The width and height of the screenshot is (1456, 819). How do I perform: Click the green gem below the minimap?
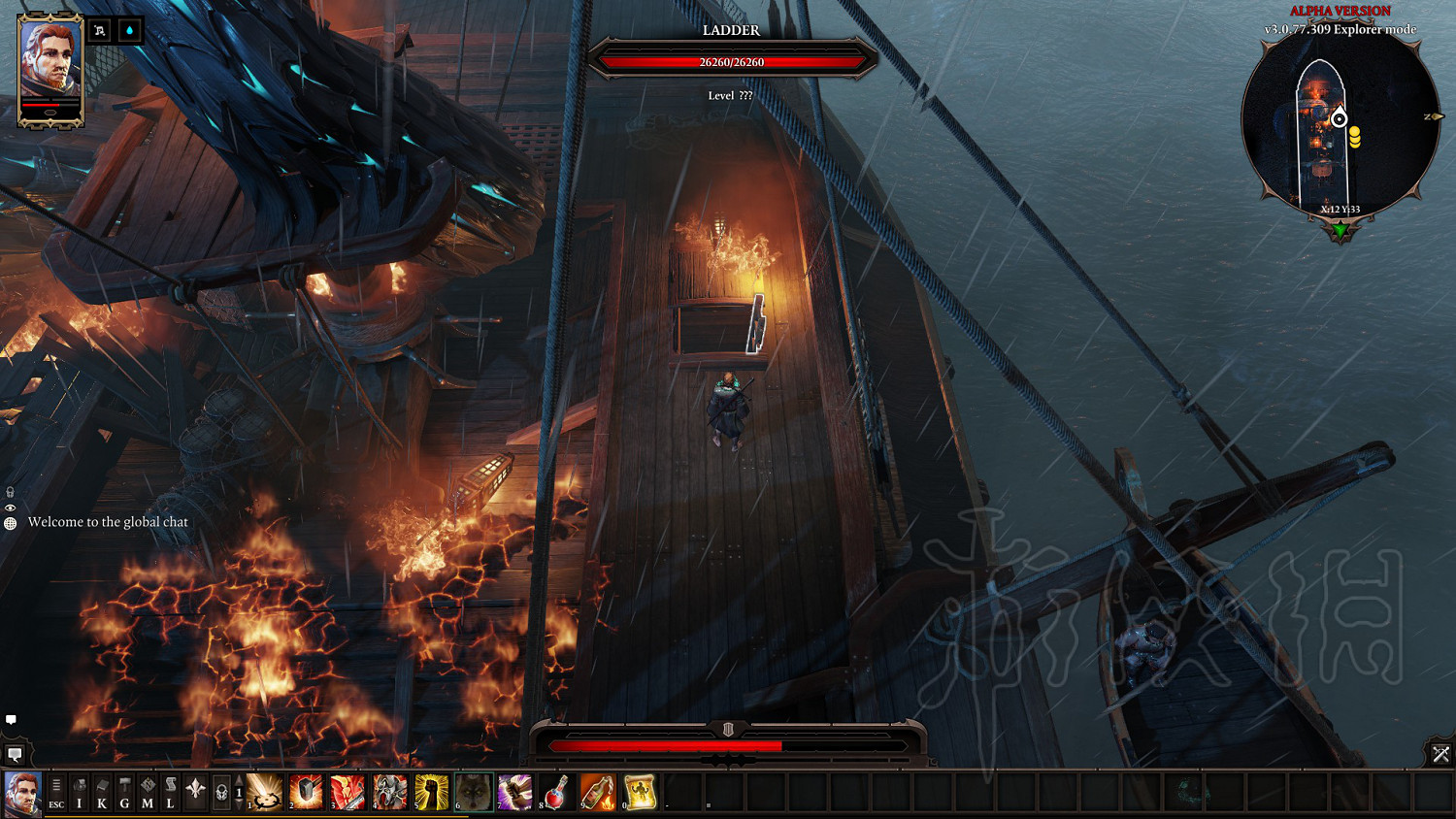click(x=1340, y=231)
